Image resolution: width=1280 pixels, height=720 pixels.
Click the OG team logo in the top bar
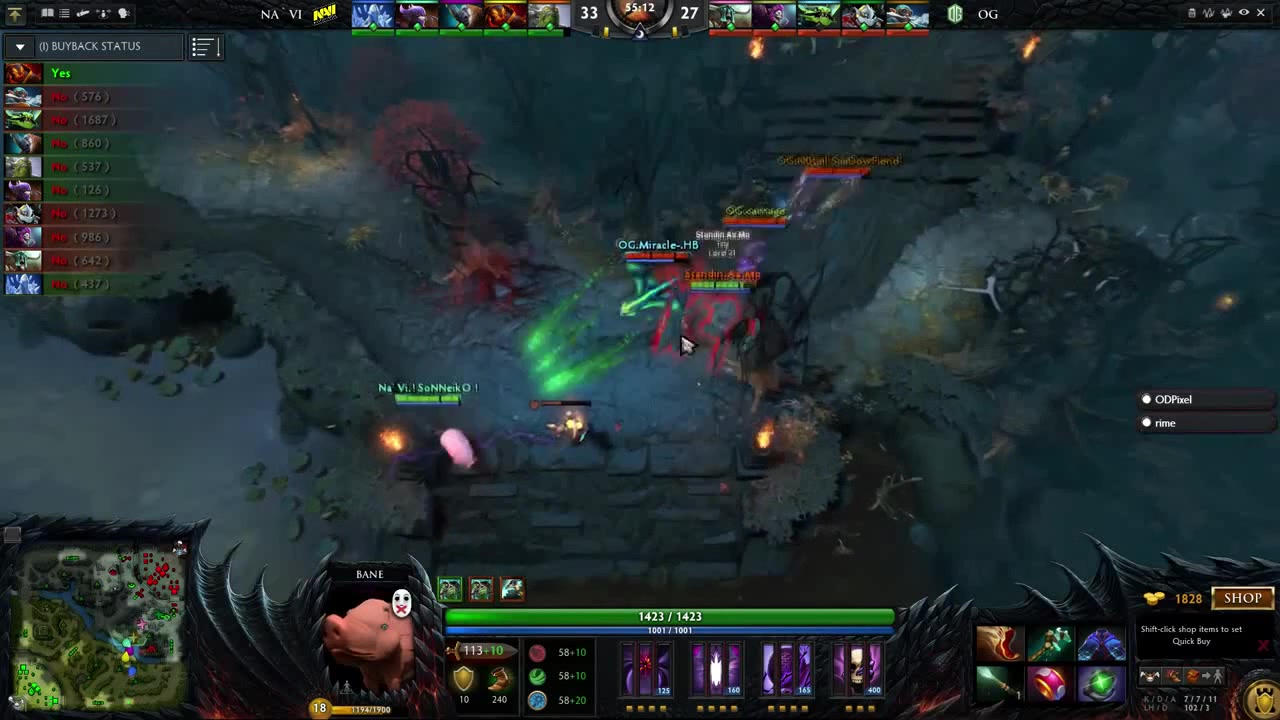pyautogui.click(x=954, y=14)
